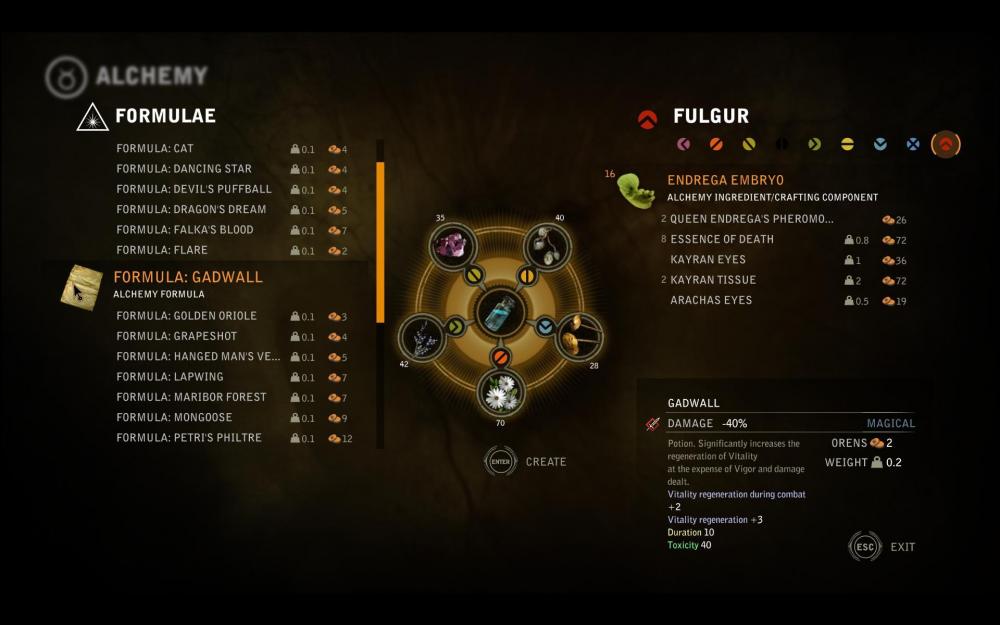This screenshot has height=625, width=1000.
Task: Choose the Dancing Star formula
Action: [184, 169]
